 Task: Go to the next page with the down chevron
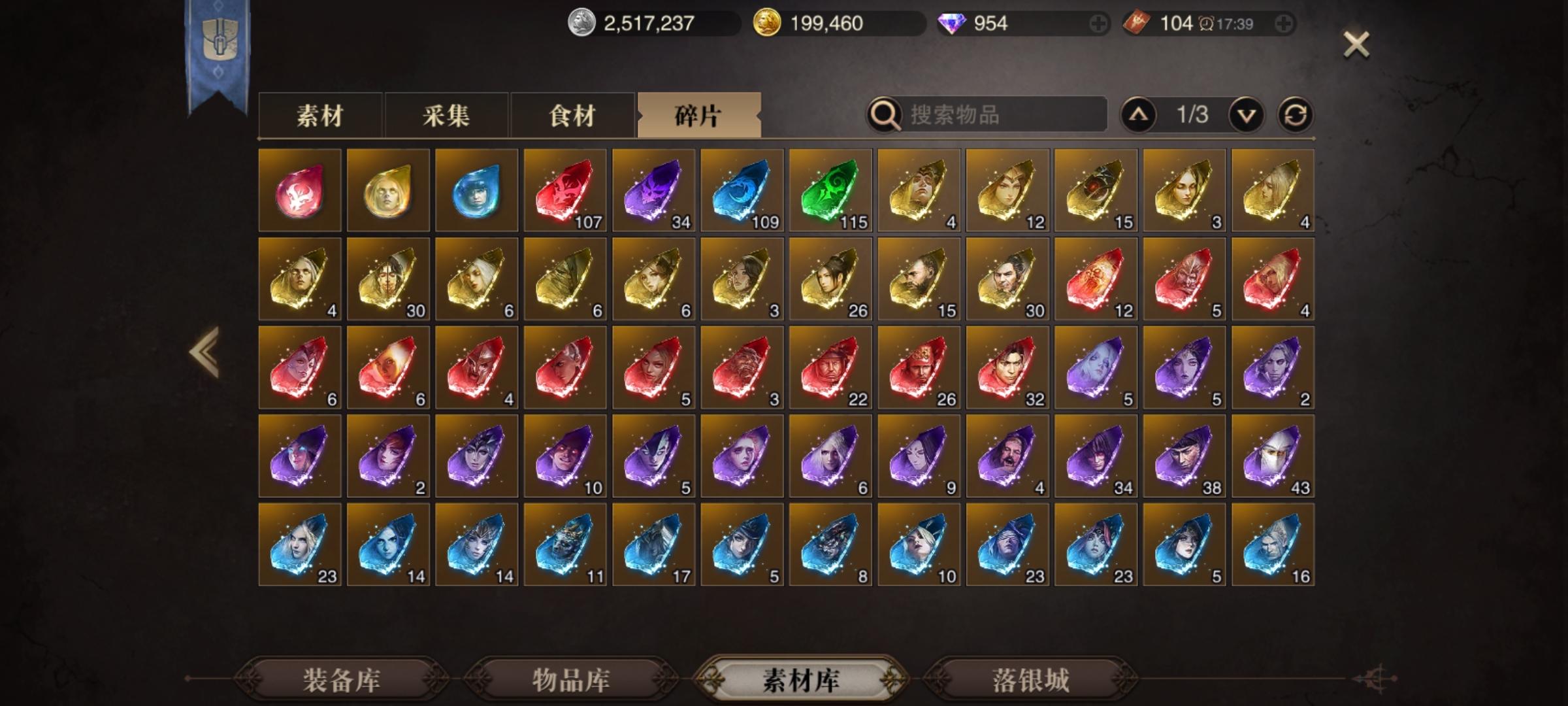coord(1245,115)
